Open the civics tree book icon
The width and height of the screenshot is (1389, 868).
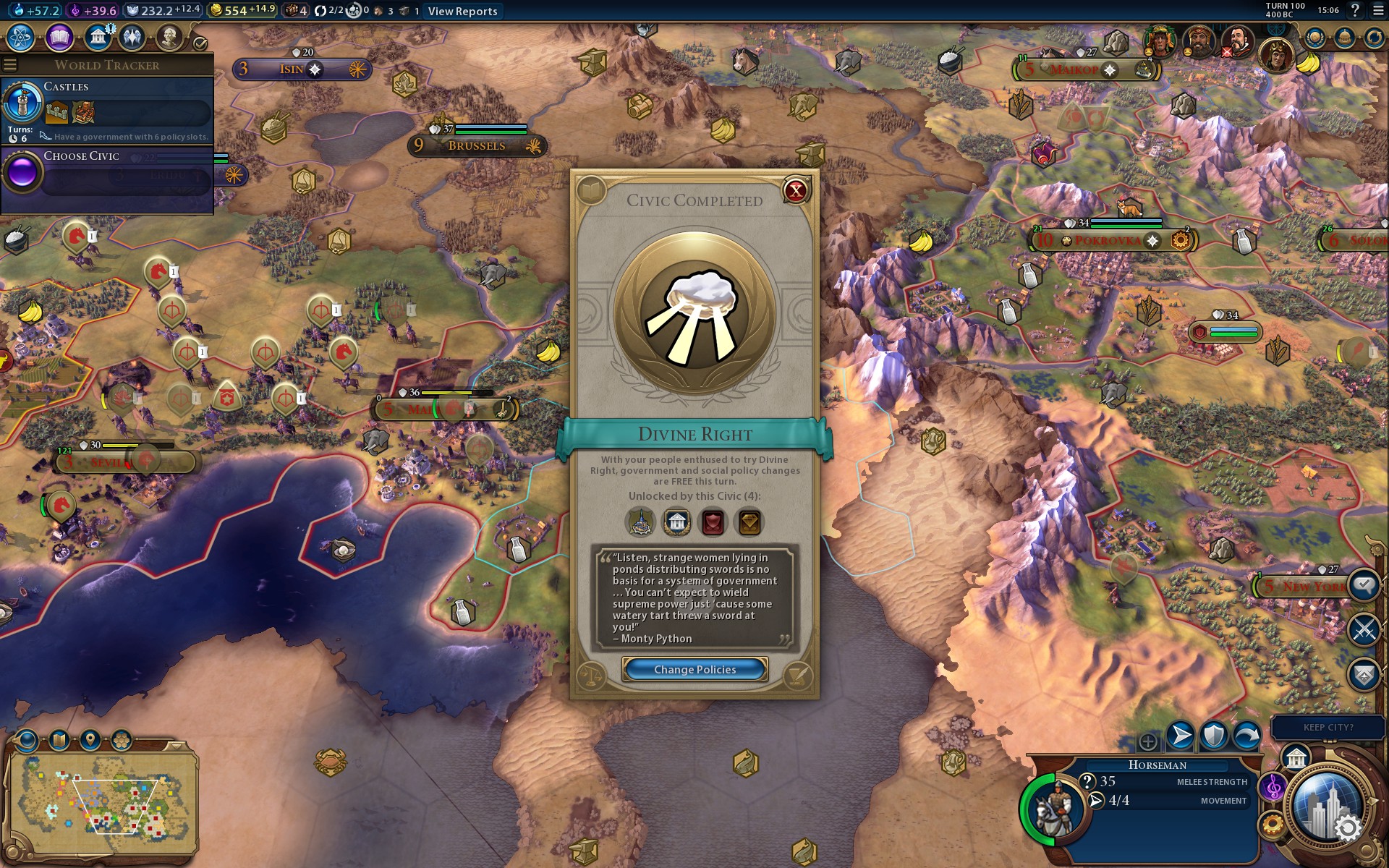click(x=59, y=38)
